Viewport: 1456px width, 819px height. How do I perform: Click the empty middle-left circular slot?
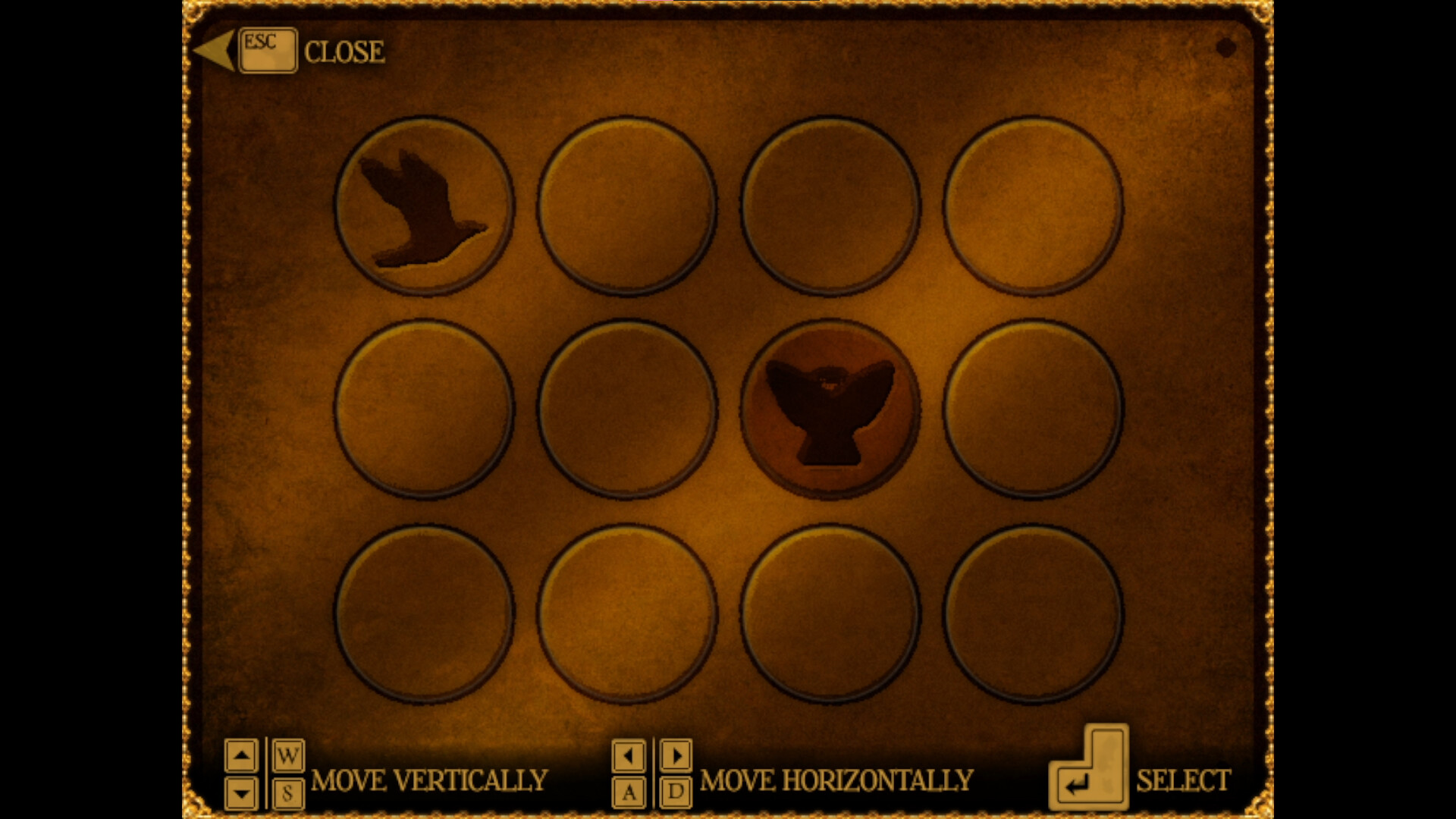(x=425, y=409)
